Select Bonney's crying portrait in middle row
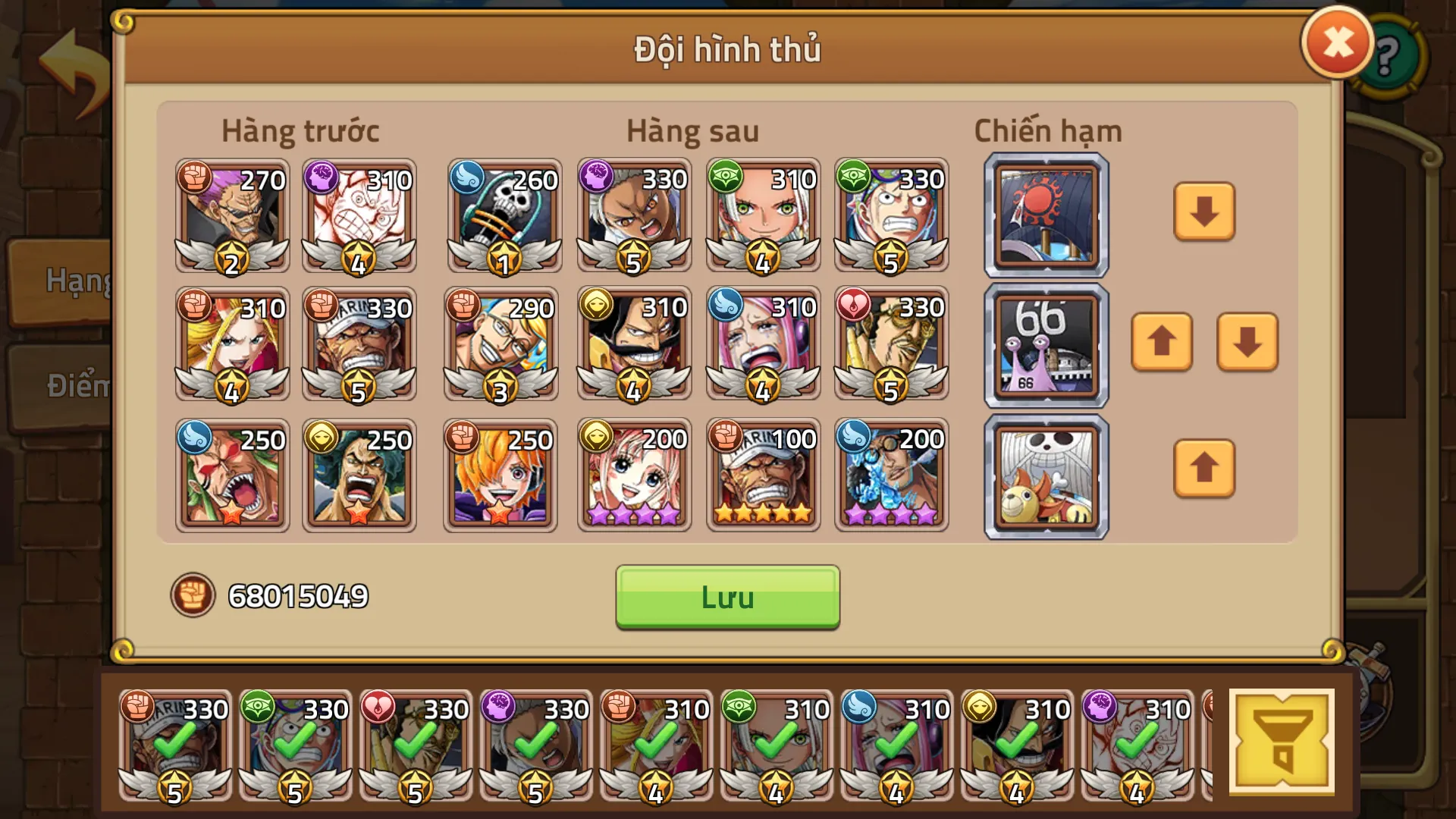The height and width of the screenshot is (819, 1456). (763, 345)
